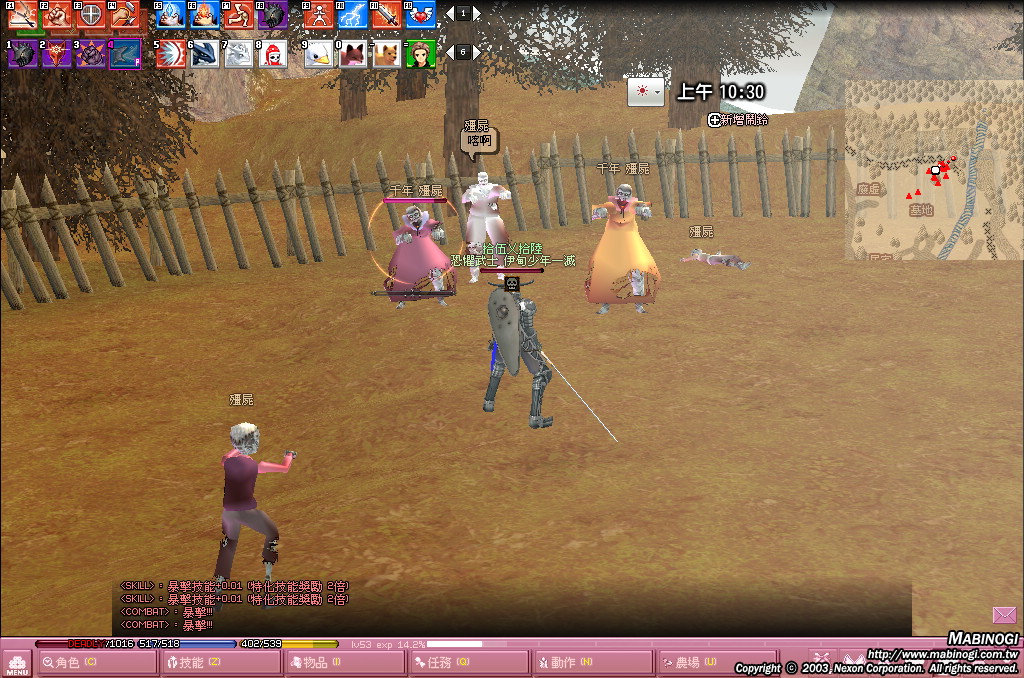Open the pink mail envelope icon

click(1004, 614)
